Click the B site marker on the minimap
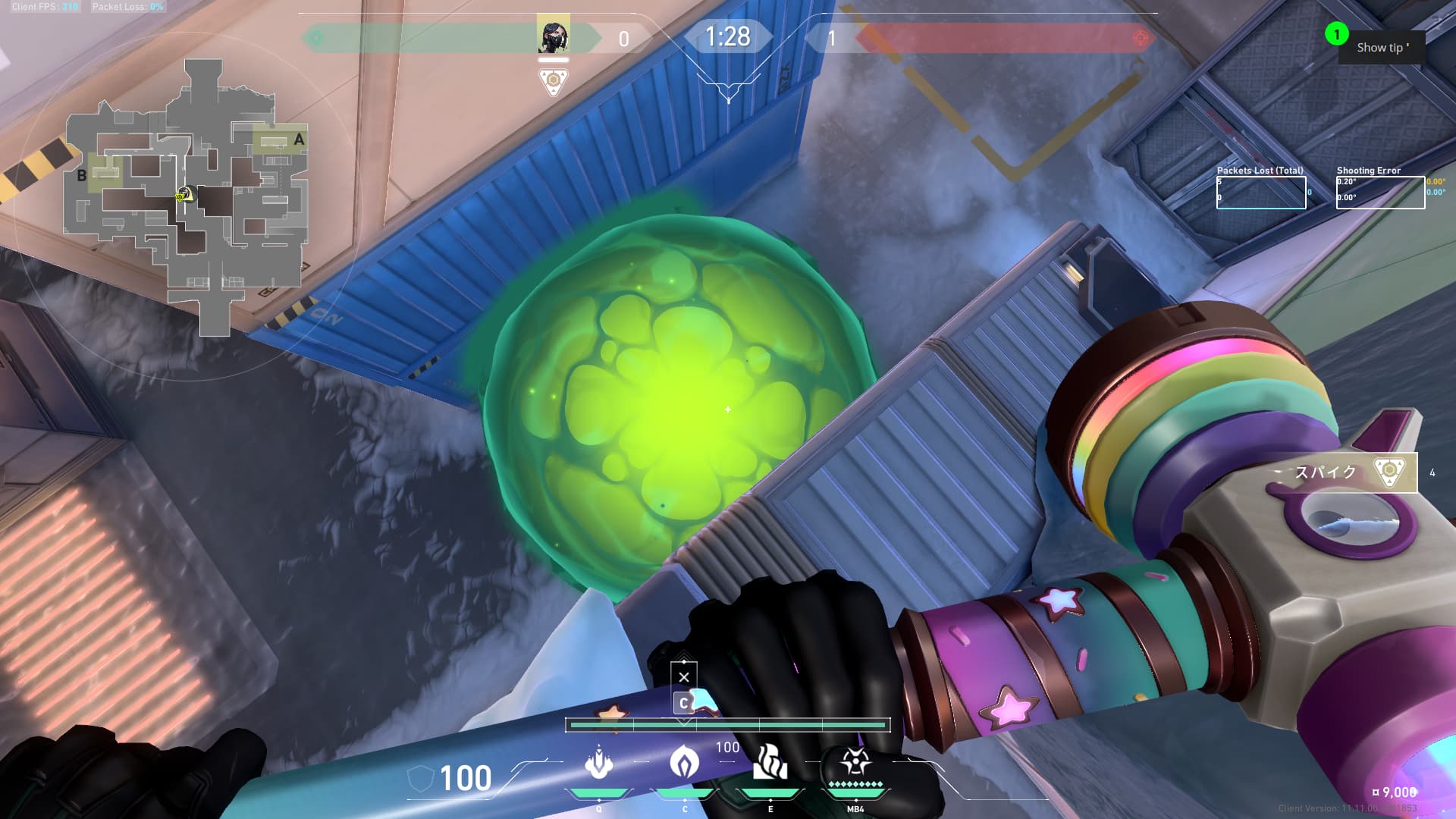The height and width of the screenshot is (819, 1456). pyautogui.click(x=82, y=176)
